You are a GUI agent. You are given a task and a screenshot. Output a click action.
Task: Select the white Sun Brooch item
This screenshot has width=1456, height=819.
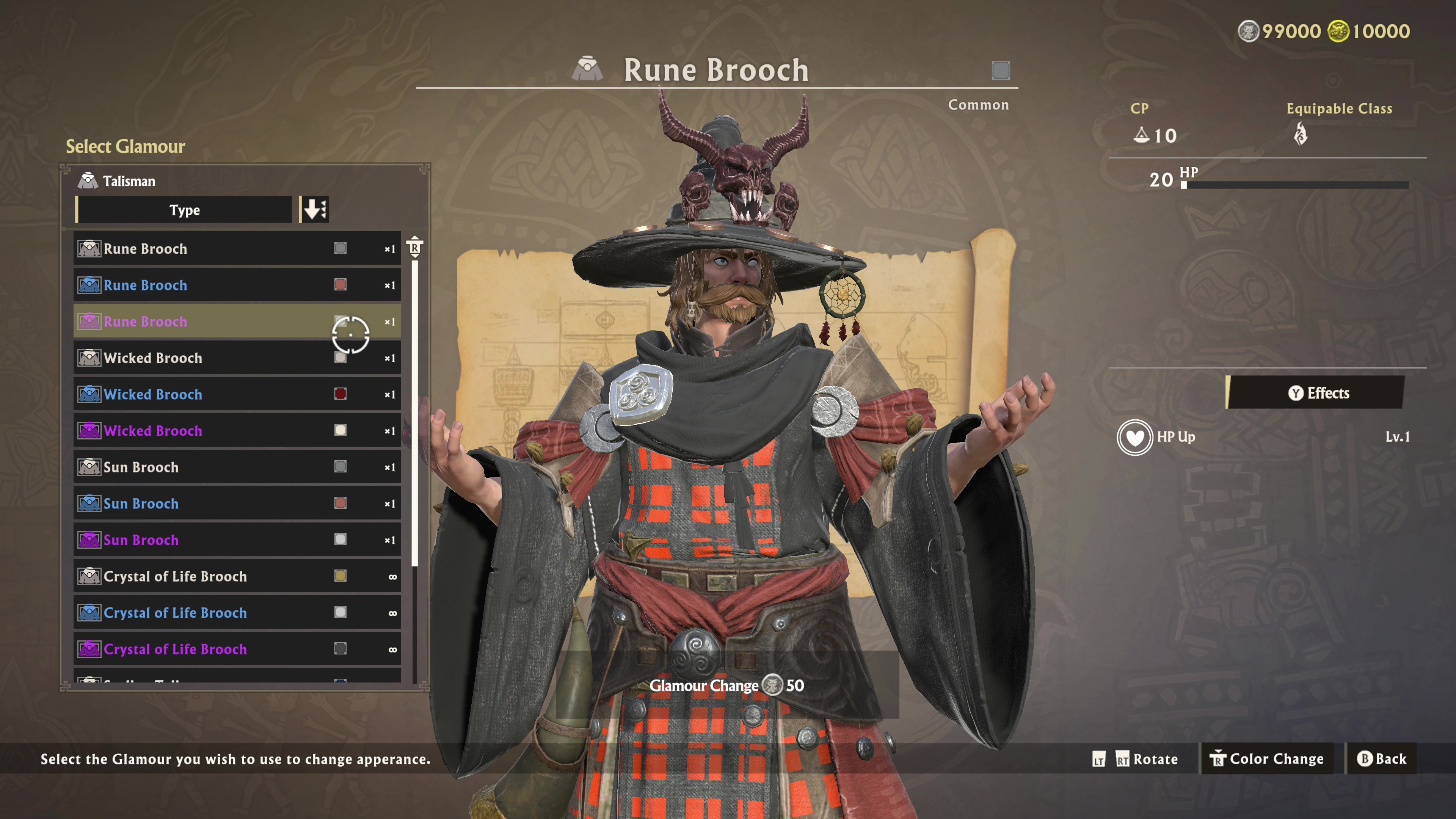(x=237, y=468)
